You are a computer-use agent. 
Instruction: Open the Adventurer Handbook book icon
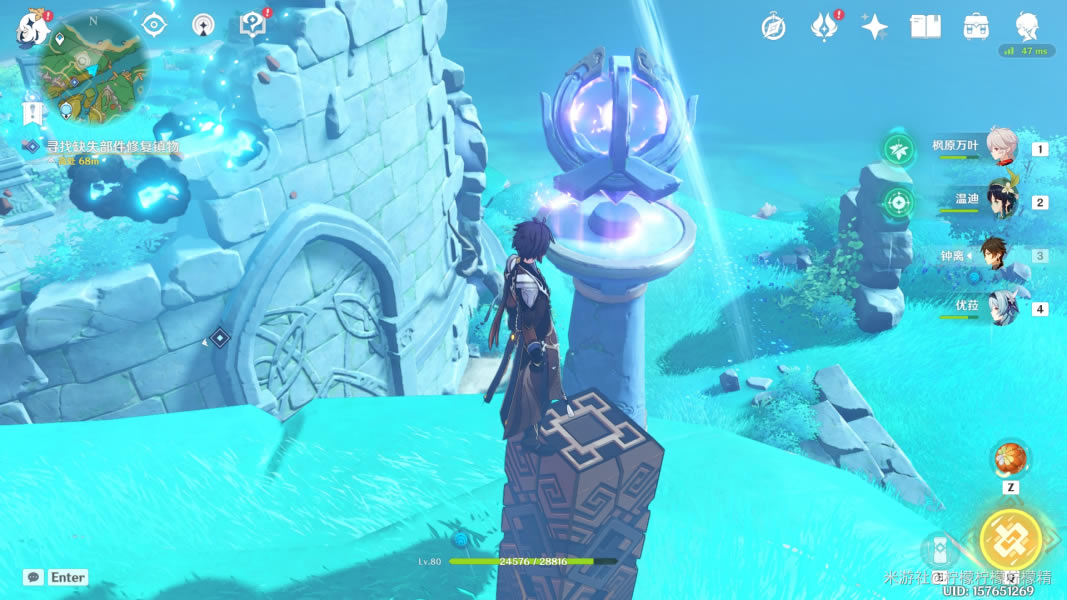pos(925,27)
